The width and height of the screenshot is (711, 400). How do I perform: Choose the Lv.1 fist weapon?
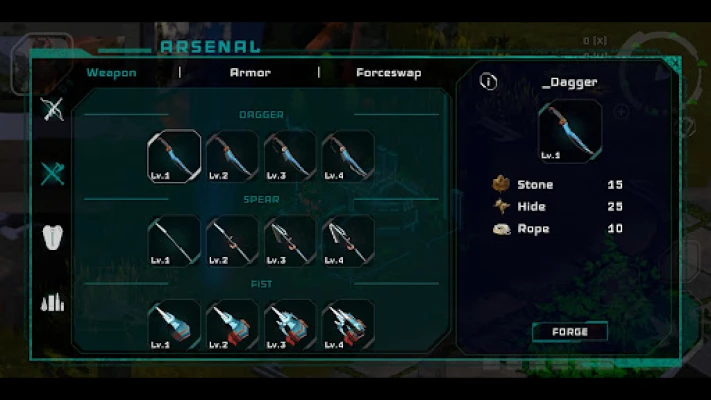click(x=174, y=324)
